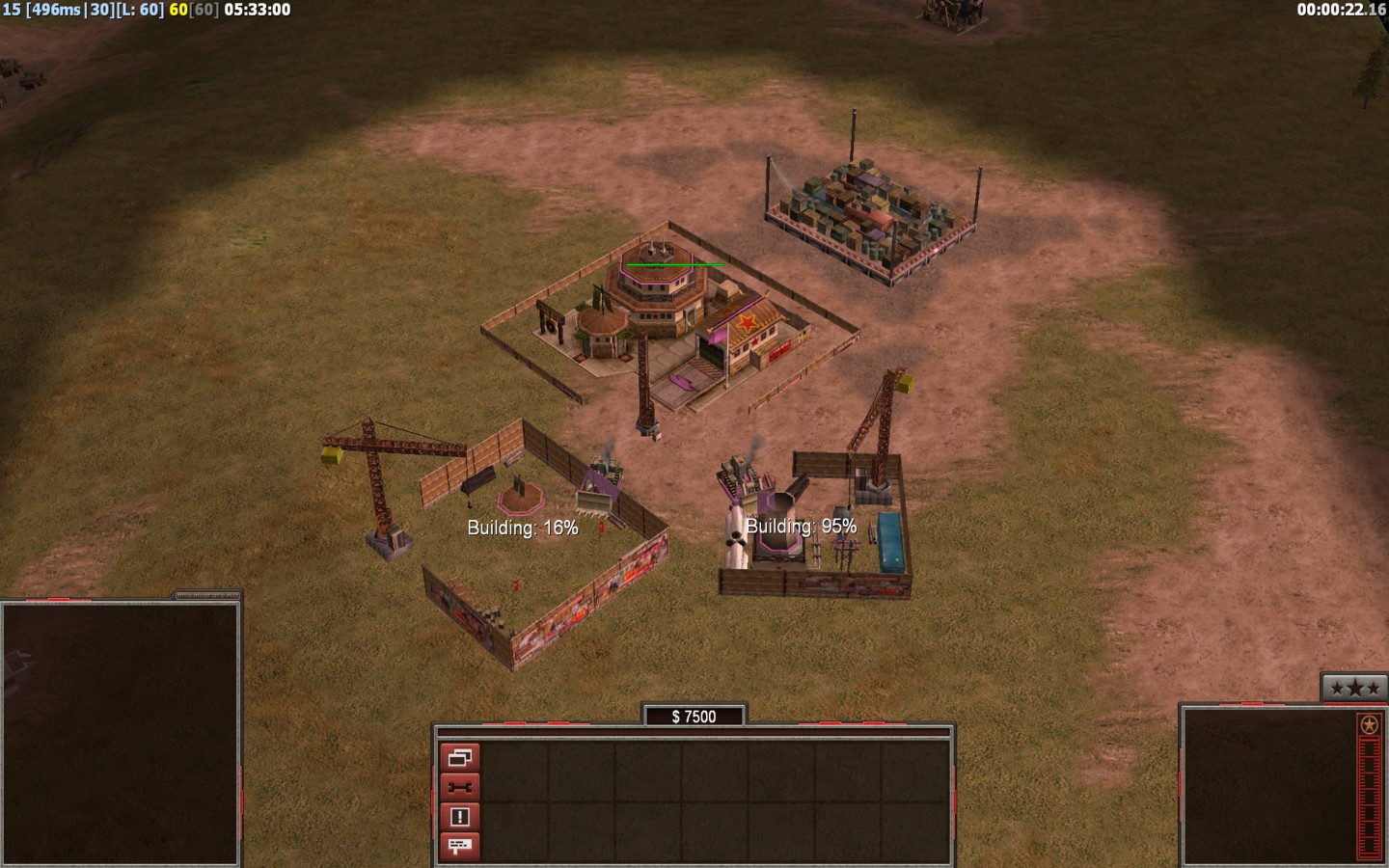Activate the exclamation mark beacon button
Image resolution: width=1389 pixels, height=868 pixels.
point(459,817)
